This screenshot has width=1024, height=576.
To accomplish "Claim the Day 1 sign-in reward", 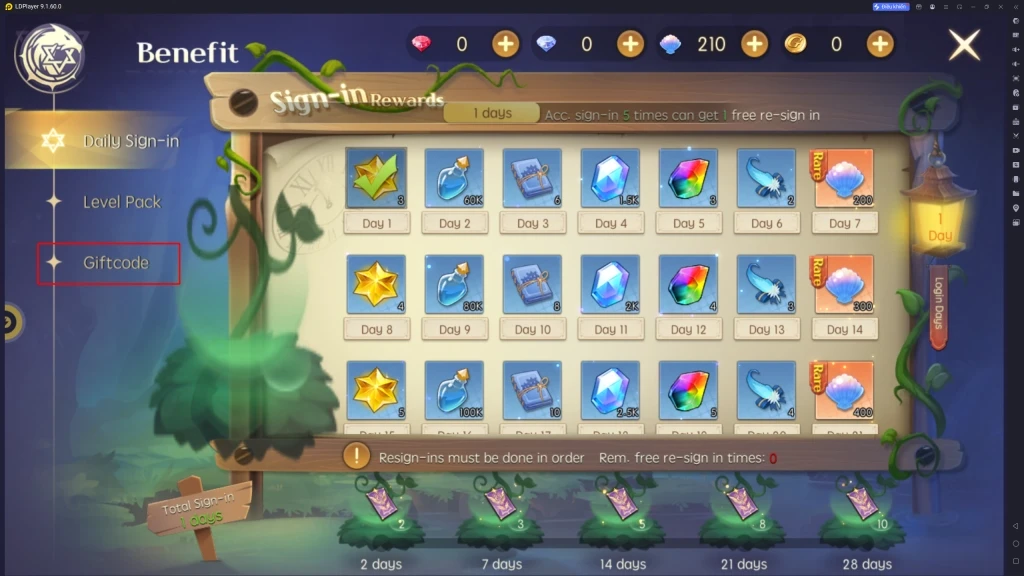I will pos(376,179).
